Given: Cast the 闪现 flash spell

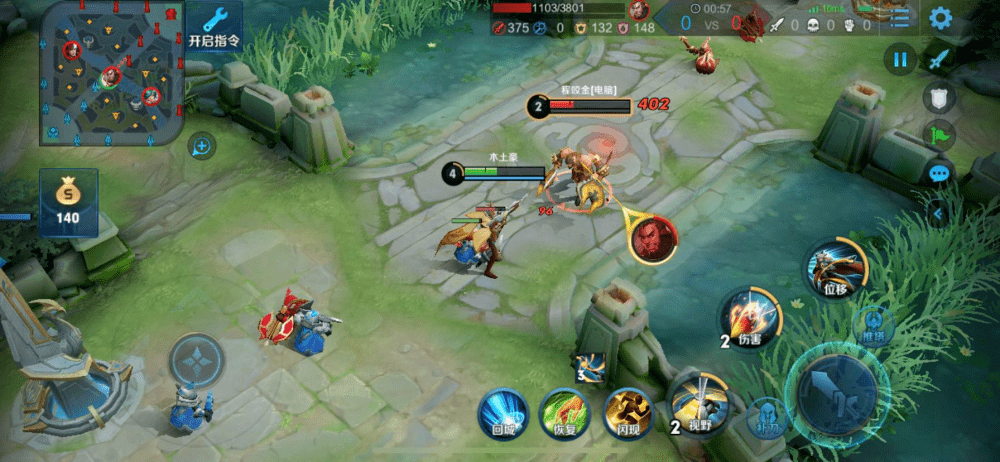Looking at the screenshot, I should [627, 412].
